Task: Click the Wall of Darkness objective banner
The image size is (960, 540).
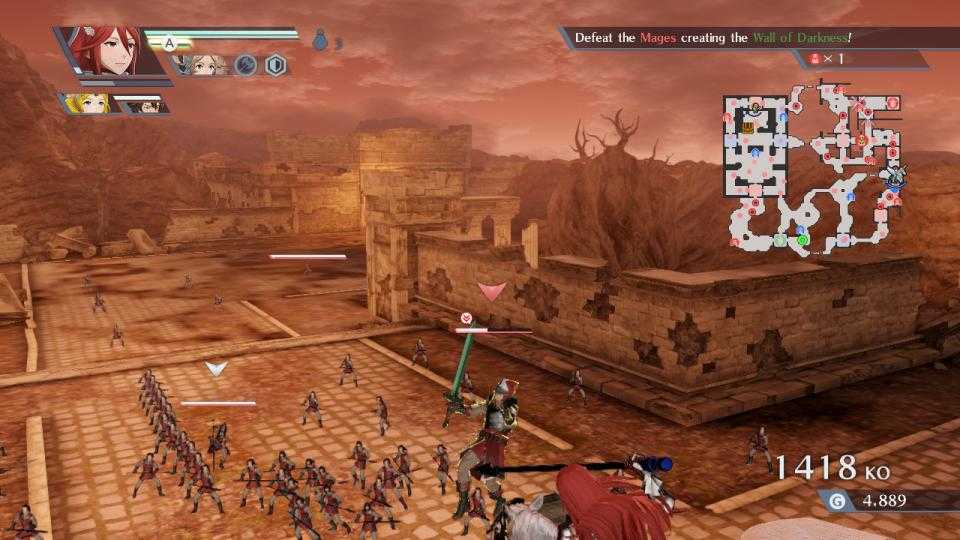Action: (x=712, y=38)
